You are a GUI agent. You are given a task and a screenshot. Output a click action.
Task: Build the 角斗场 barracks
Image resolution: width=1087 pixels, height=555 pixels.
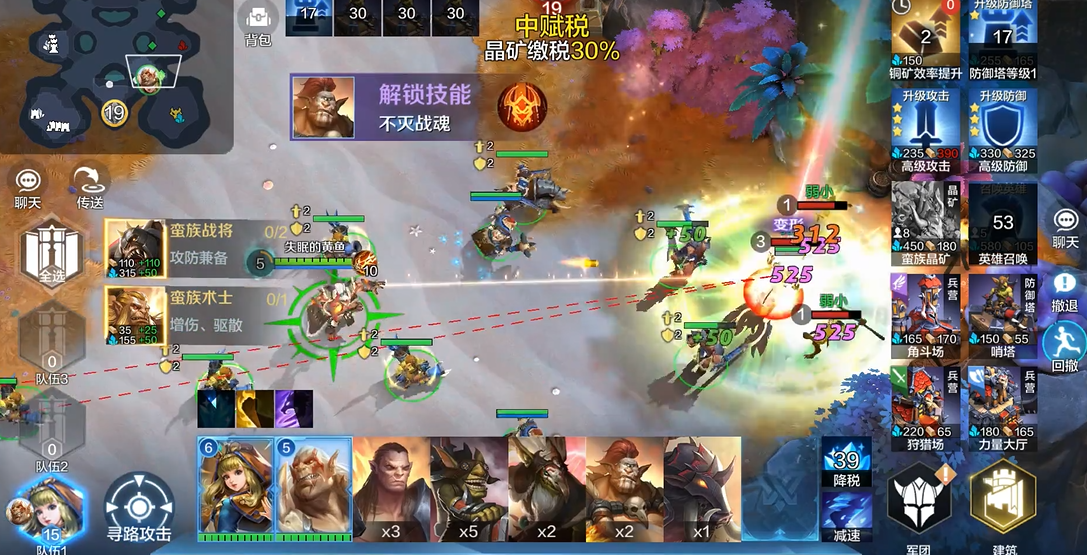[925, 310]
